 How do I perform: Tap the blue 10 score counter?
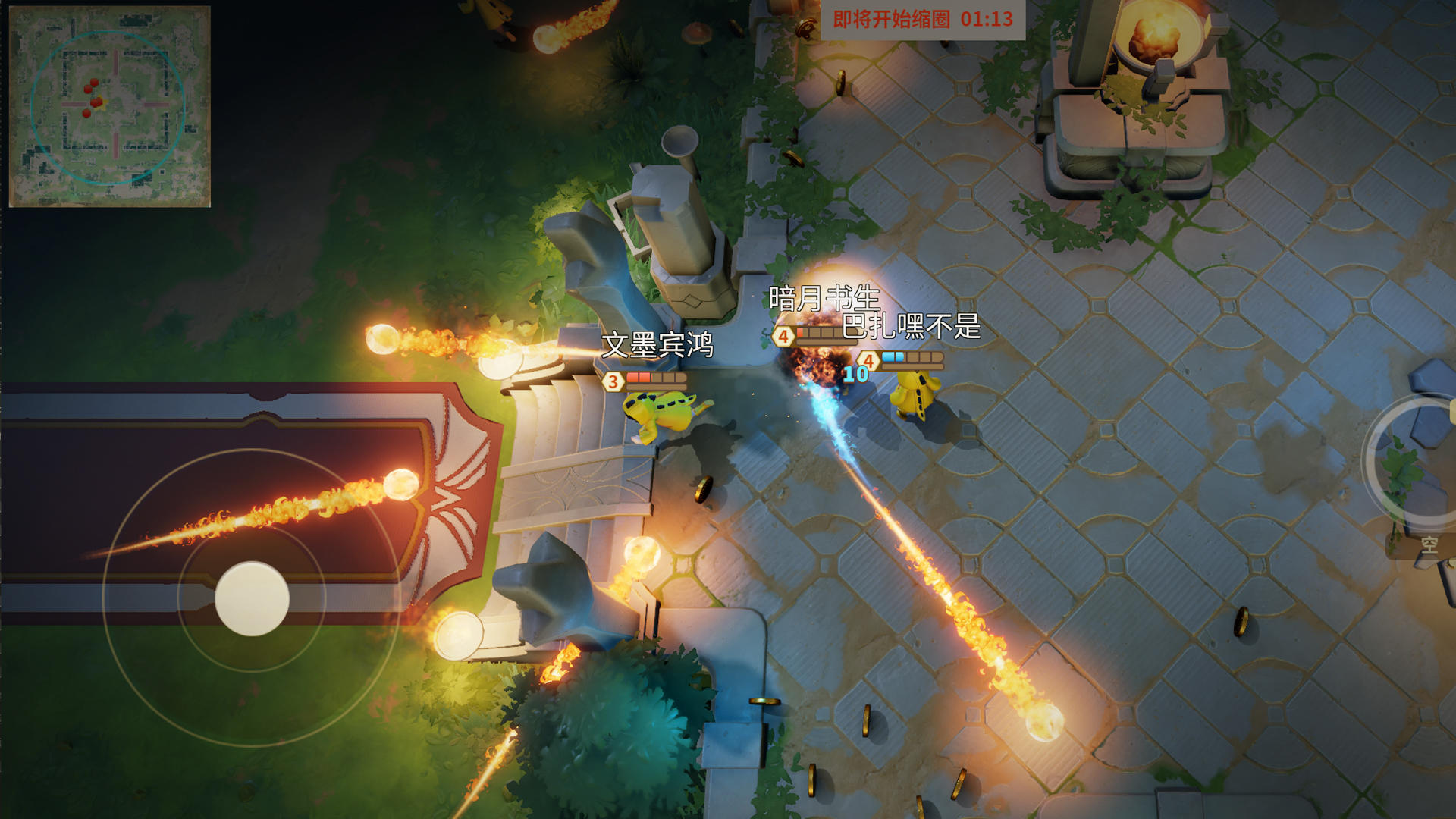point(855,374)
